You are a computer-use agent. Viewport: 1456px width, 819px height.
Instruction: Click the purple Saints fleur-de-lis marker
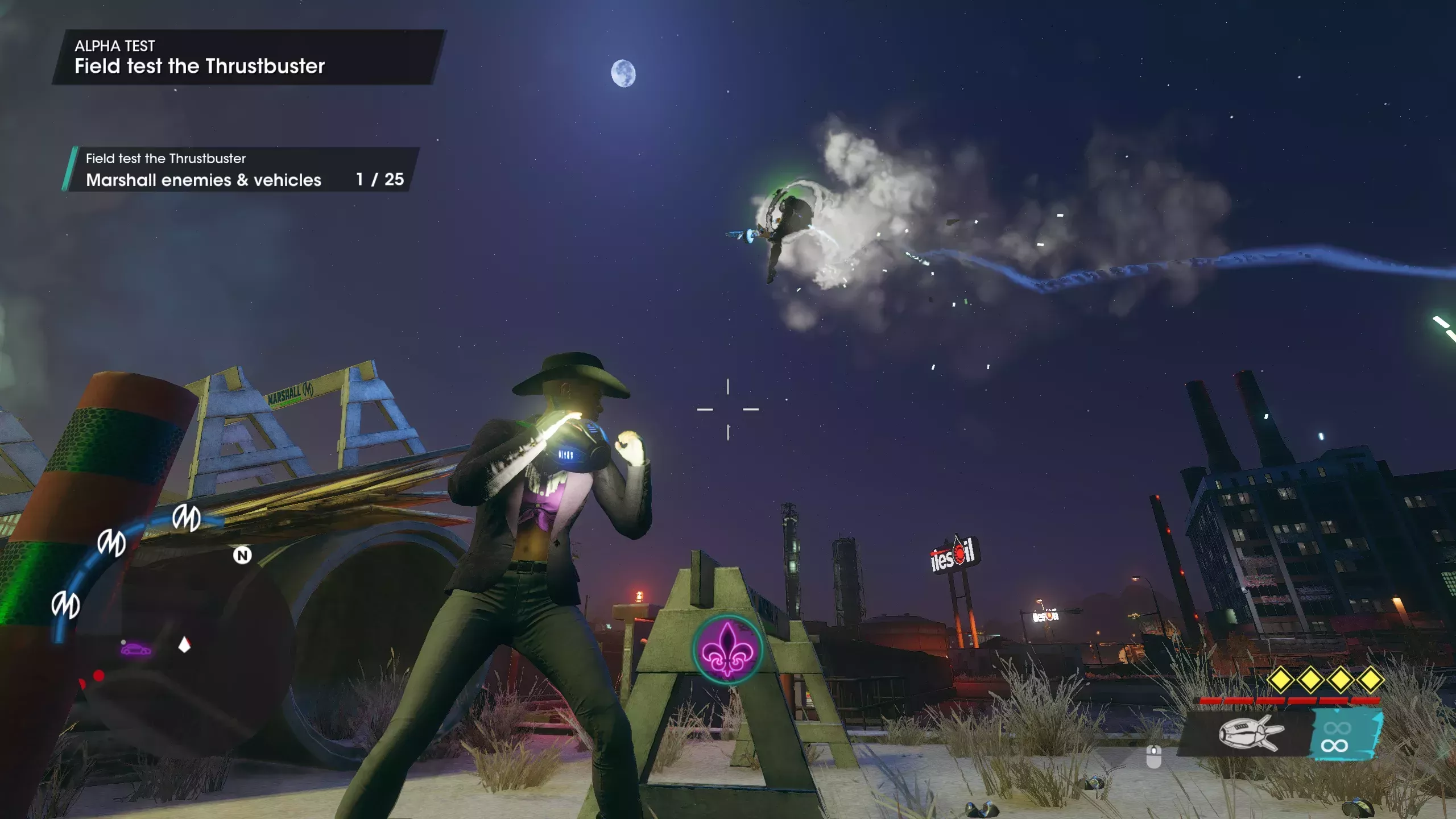click(727, 649)
